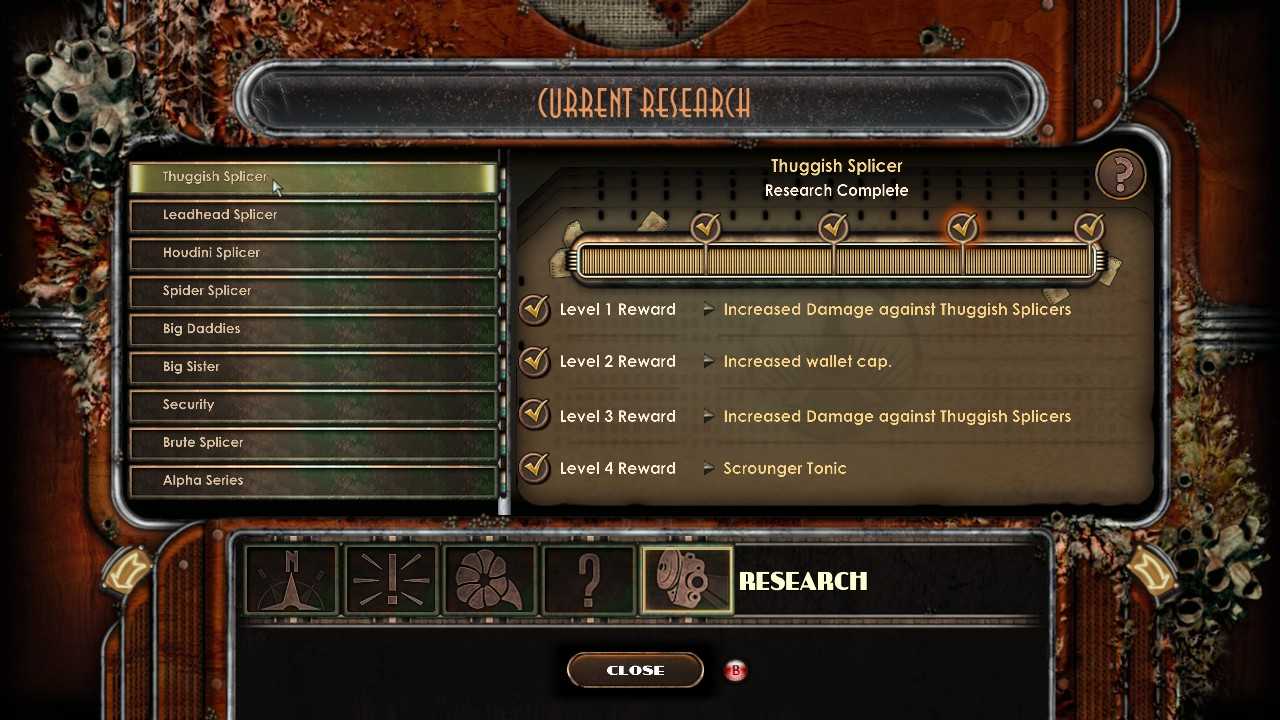The image size is (1280, 720).
Task: Open the exclamation mark goals tab
Action: (391, 580)
